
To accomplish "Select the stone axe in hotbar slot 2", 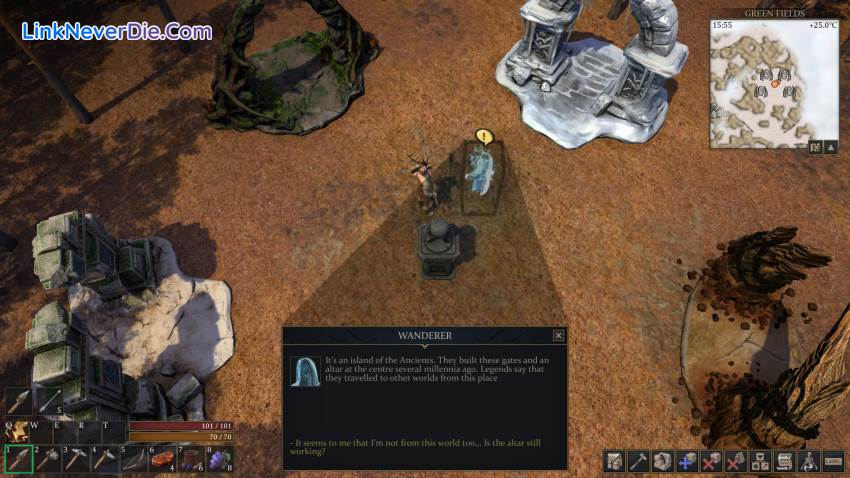I will coord(46,458).
